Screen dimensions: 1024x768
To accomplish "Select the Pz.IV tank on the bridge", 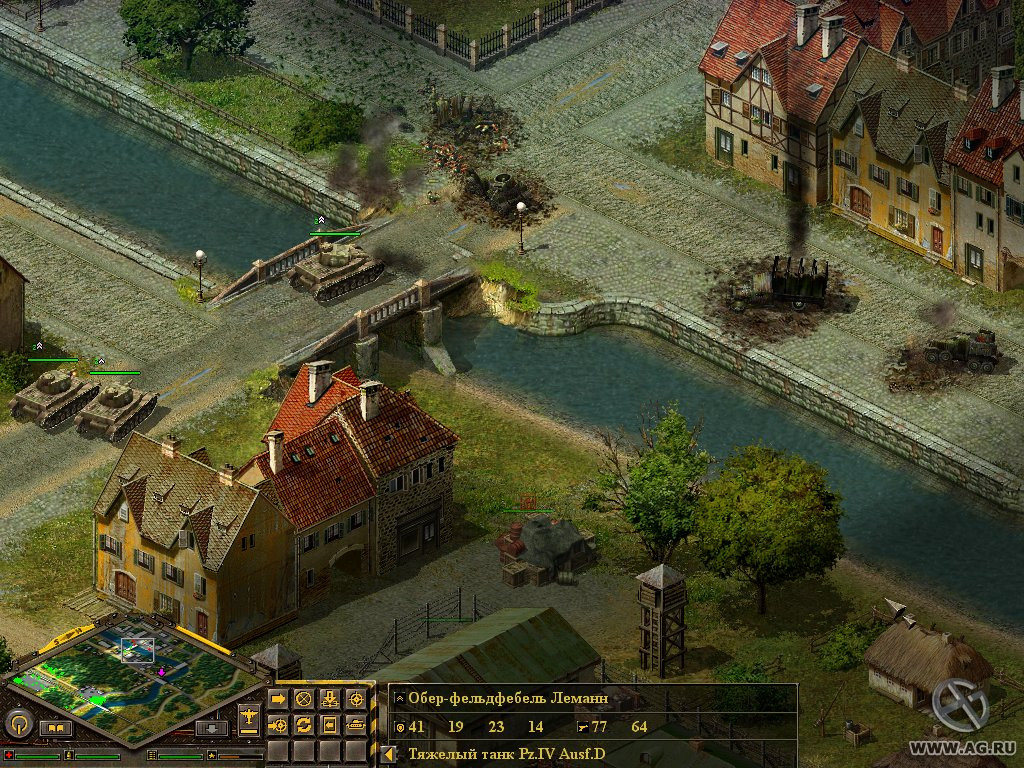I will [x=335, y=270].
